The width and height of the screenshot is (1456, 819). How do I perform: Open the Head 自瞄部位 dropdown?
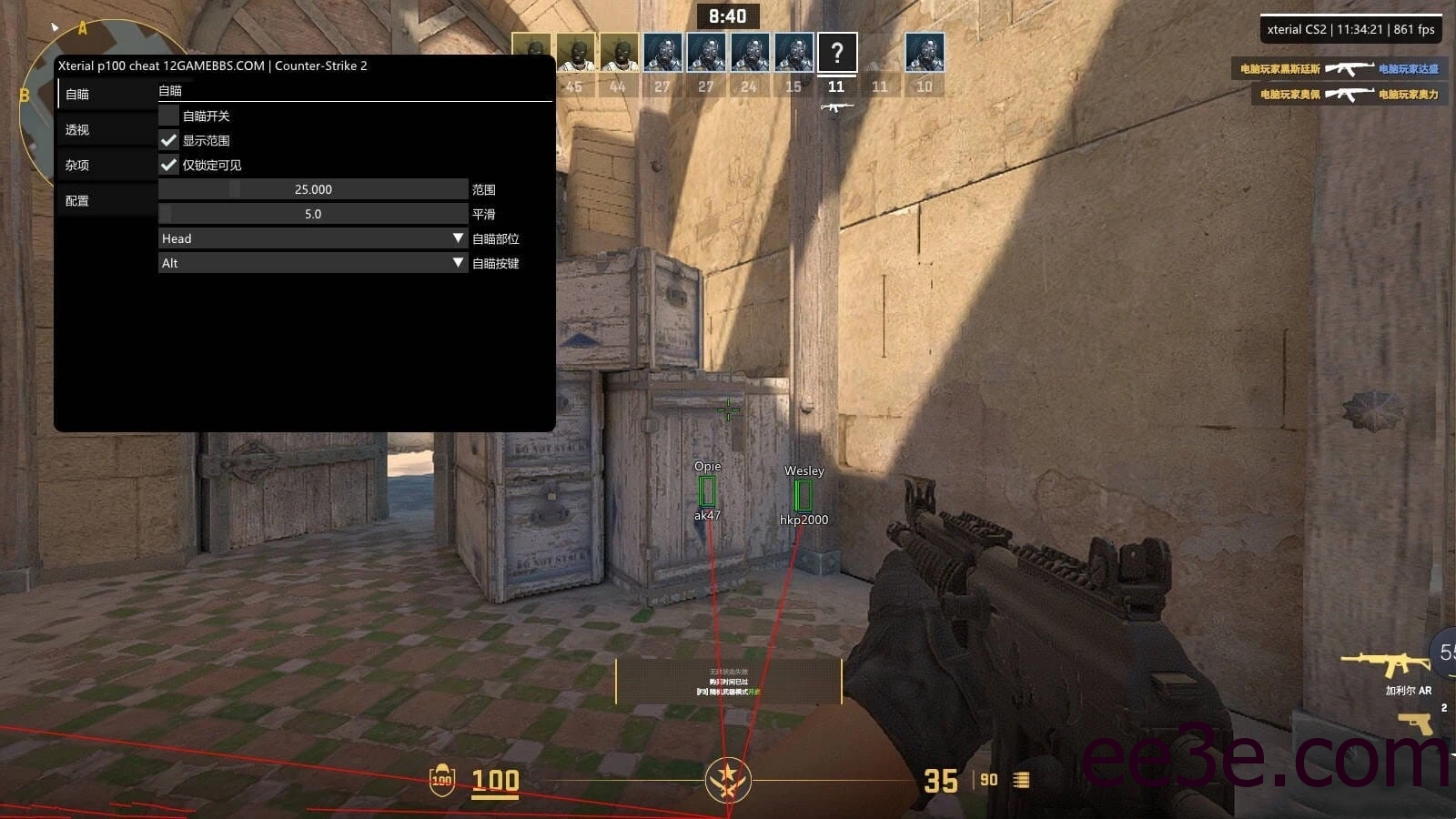click(313, 238)
